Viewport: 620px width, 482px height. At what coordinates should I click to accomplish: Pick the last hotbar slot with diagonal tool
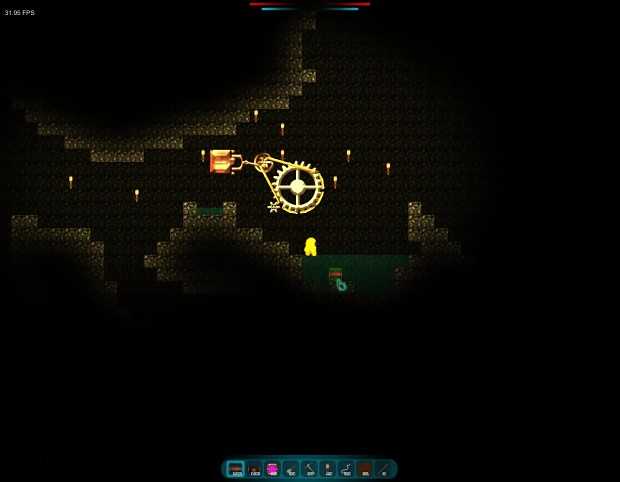click(383, 469)
